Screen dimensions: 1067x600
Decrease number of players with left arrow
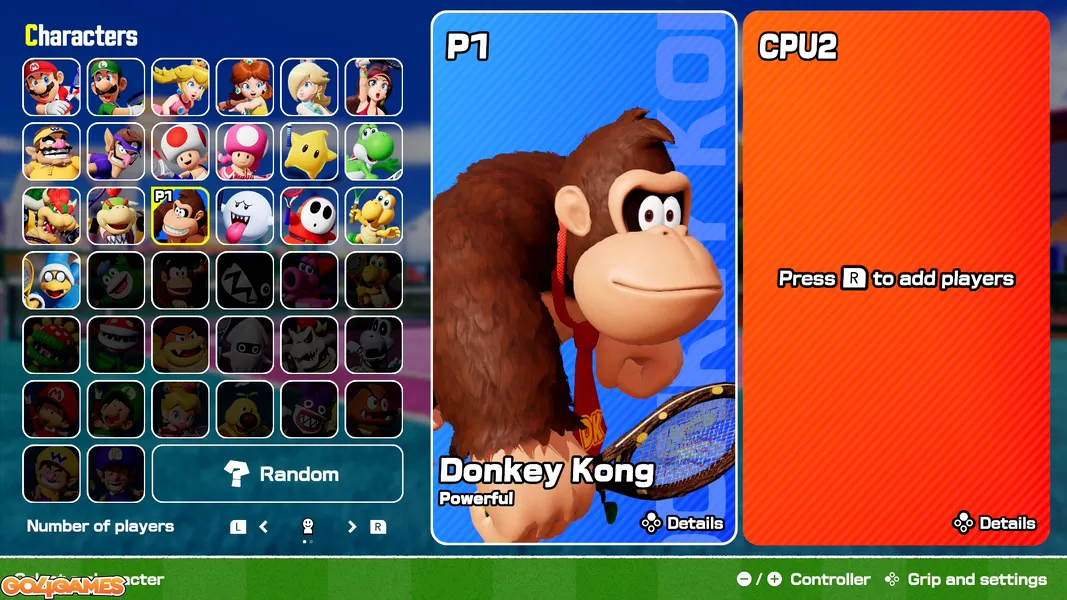(264, 527)
